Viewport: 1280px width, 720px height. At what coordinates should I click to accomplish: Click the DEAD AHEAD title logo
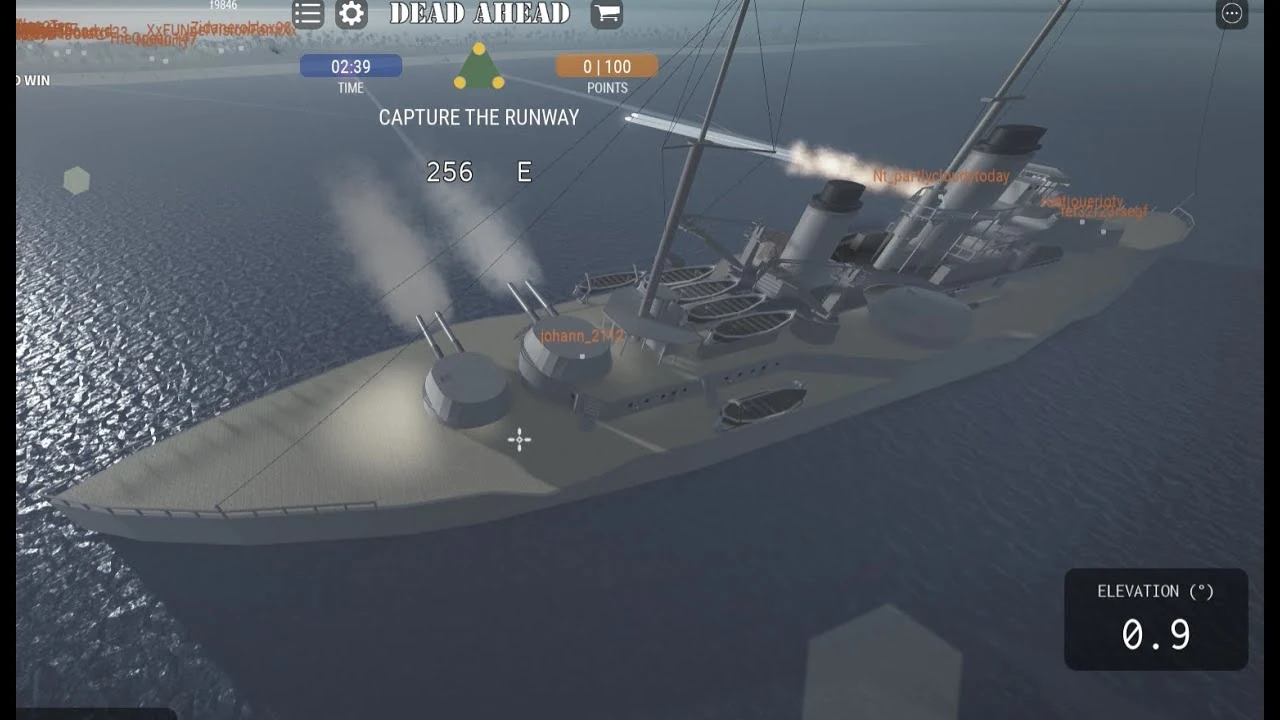coord(479,14)
